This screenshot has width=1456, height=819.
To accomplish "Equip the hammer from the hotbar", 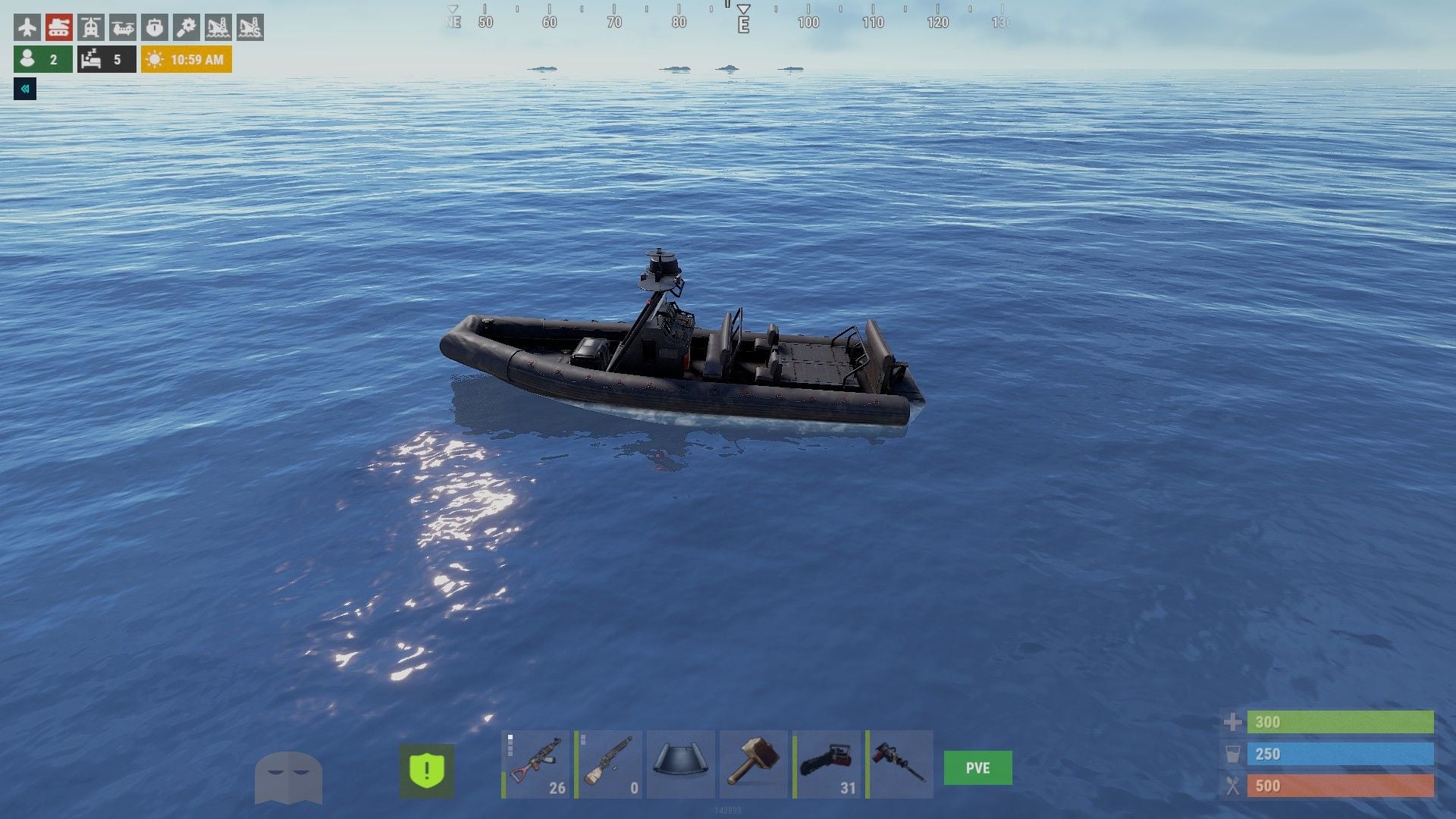I will 753,764.
